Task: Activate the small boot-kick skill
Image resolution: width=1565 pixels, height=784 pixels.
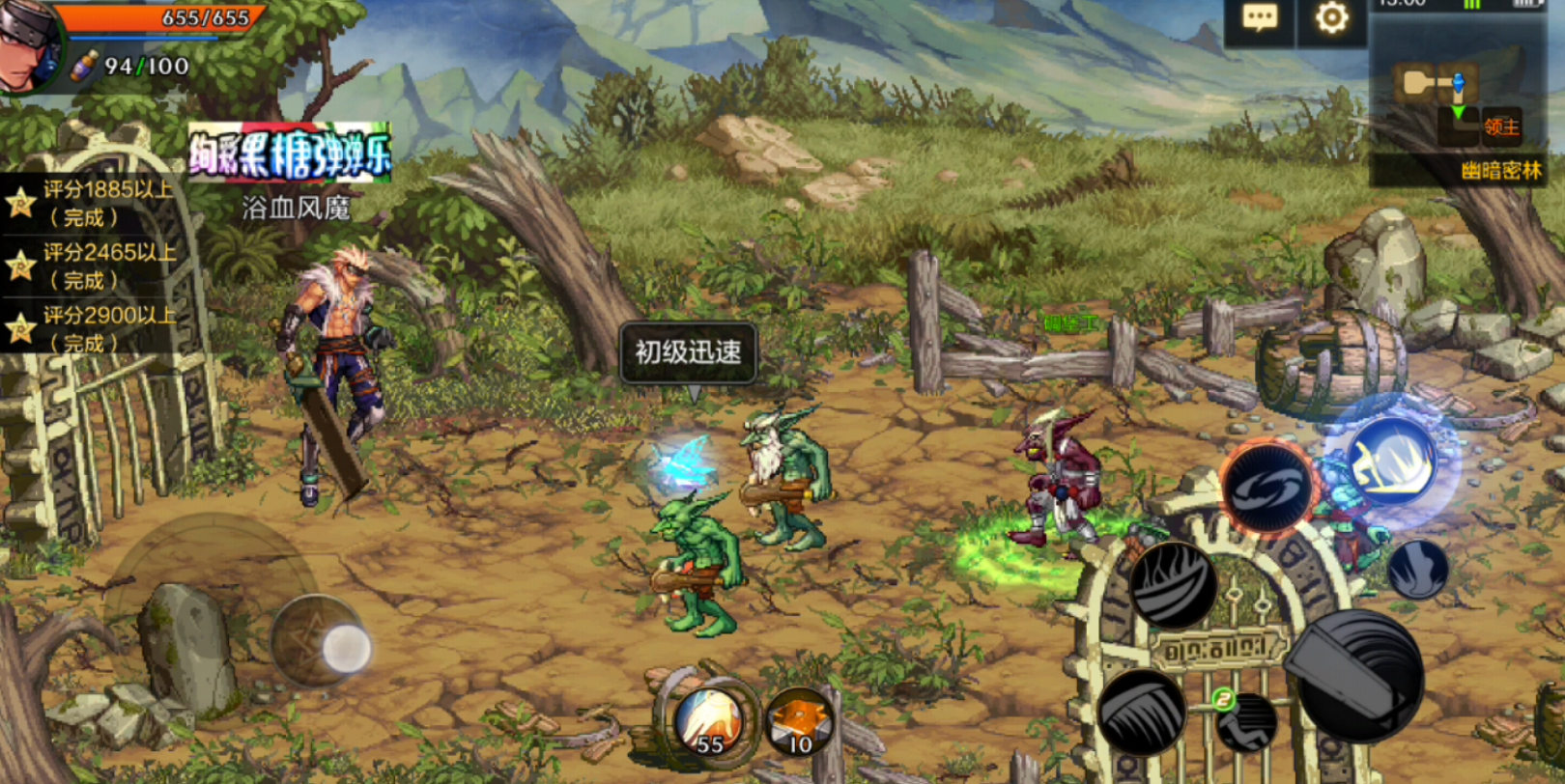Action: (x=1417, y=569)
